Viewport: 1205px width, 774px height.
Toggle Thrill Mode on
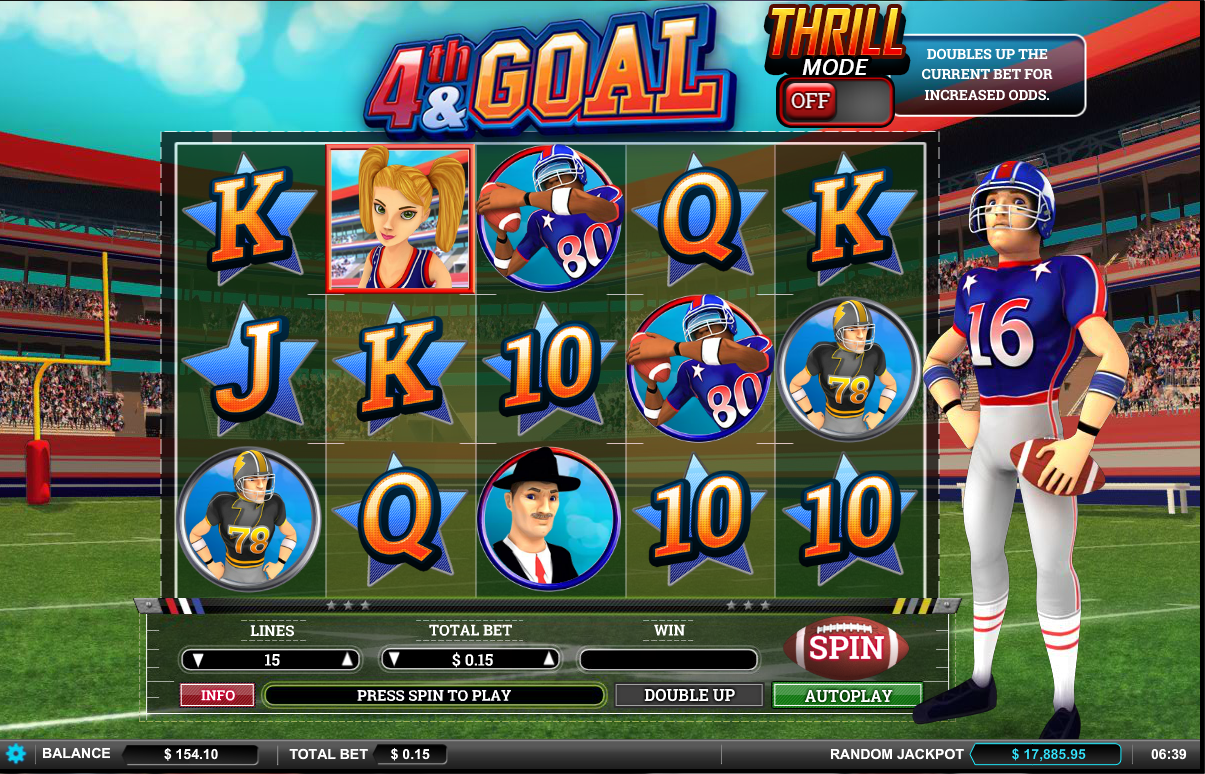point(835,101)
